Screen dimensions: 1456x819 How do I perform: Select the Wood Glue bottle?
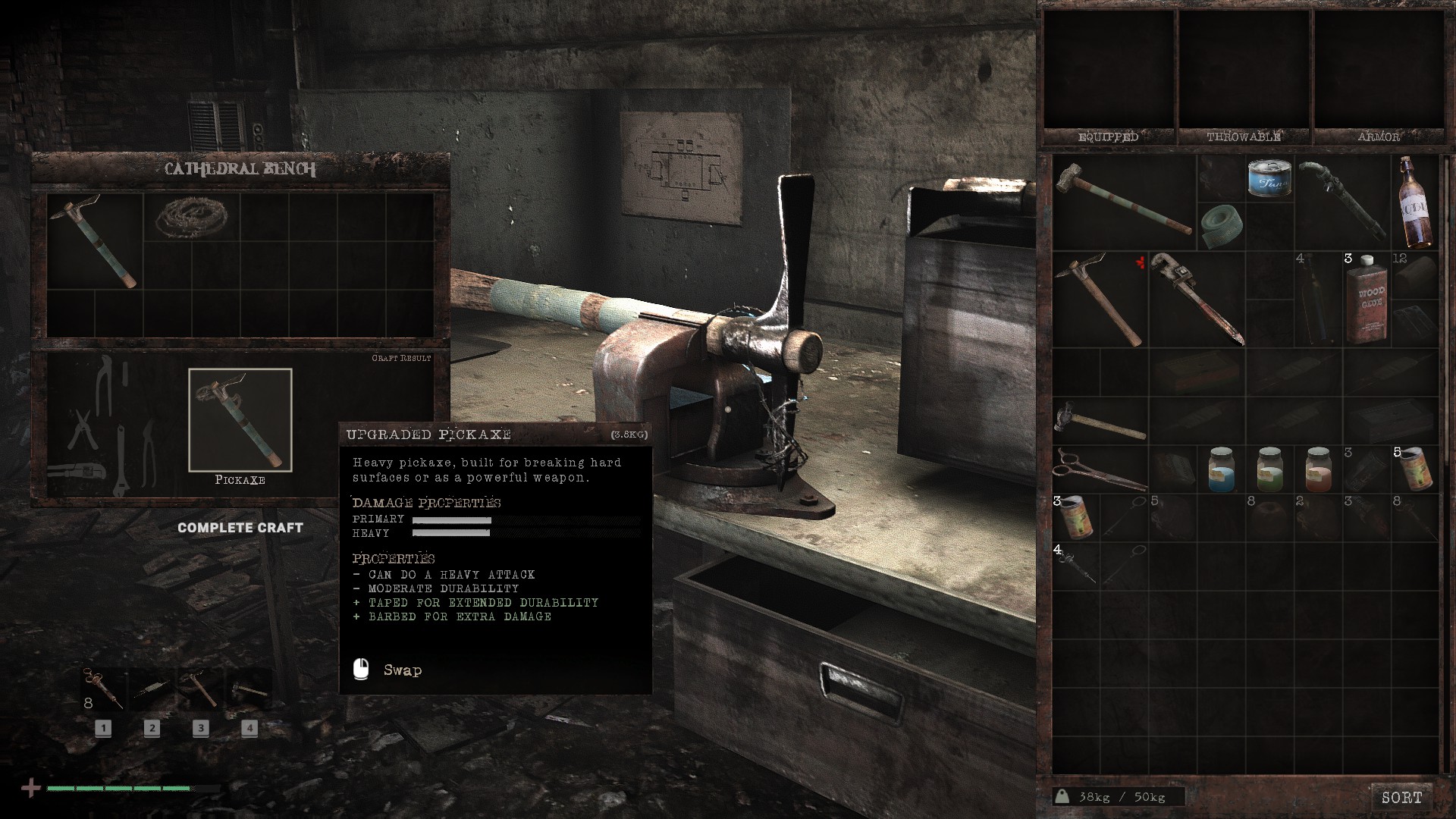(1367, 298)
